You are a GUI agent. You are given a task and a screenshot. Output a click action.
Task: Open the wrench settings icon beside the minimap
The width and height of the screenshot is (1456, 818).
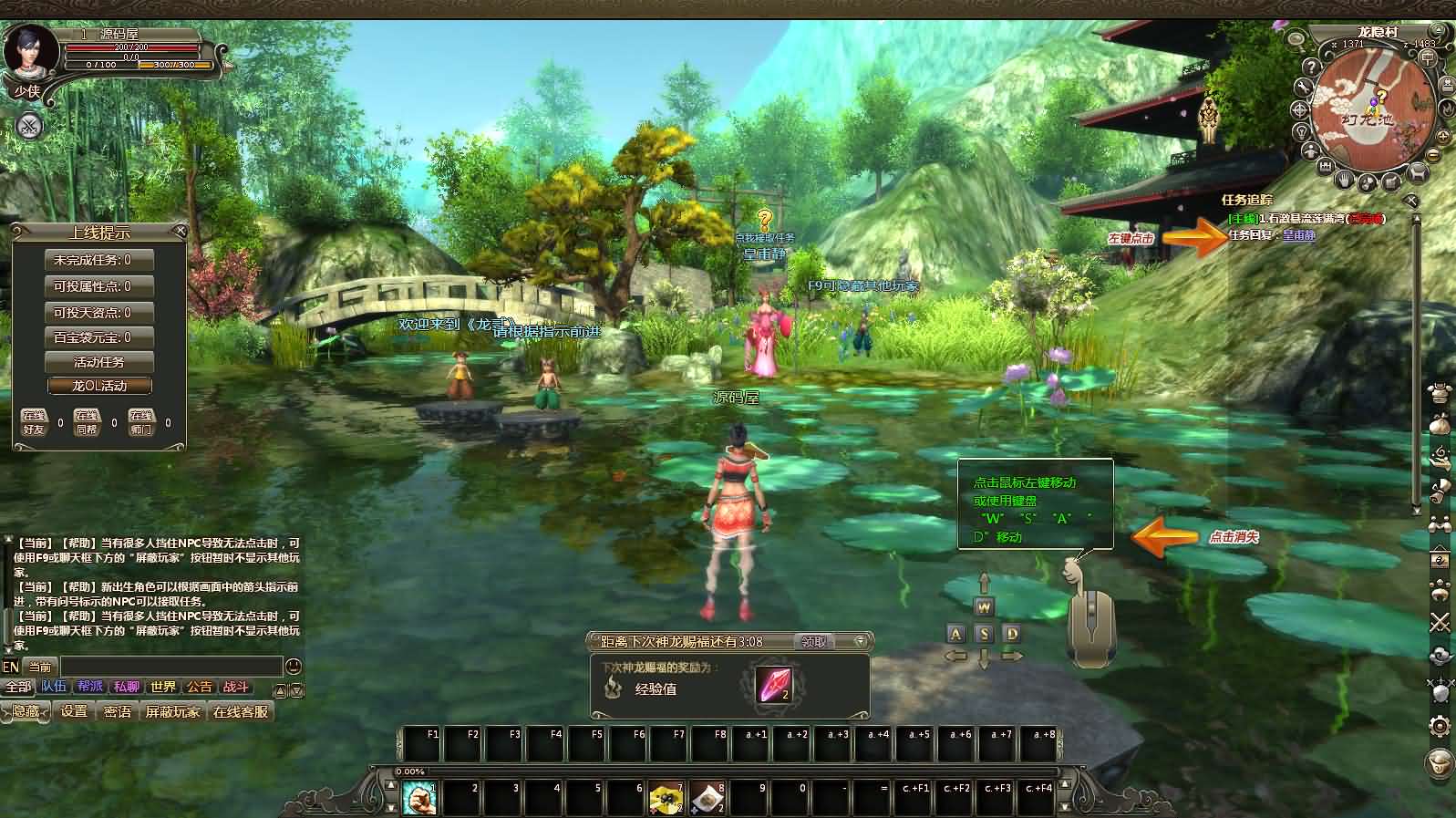coord(1305,87)
